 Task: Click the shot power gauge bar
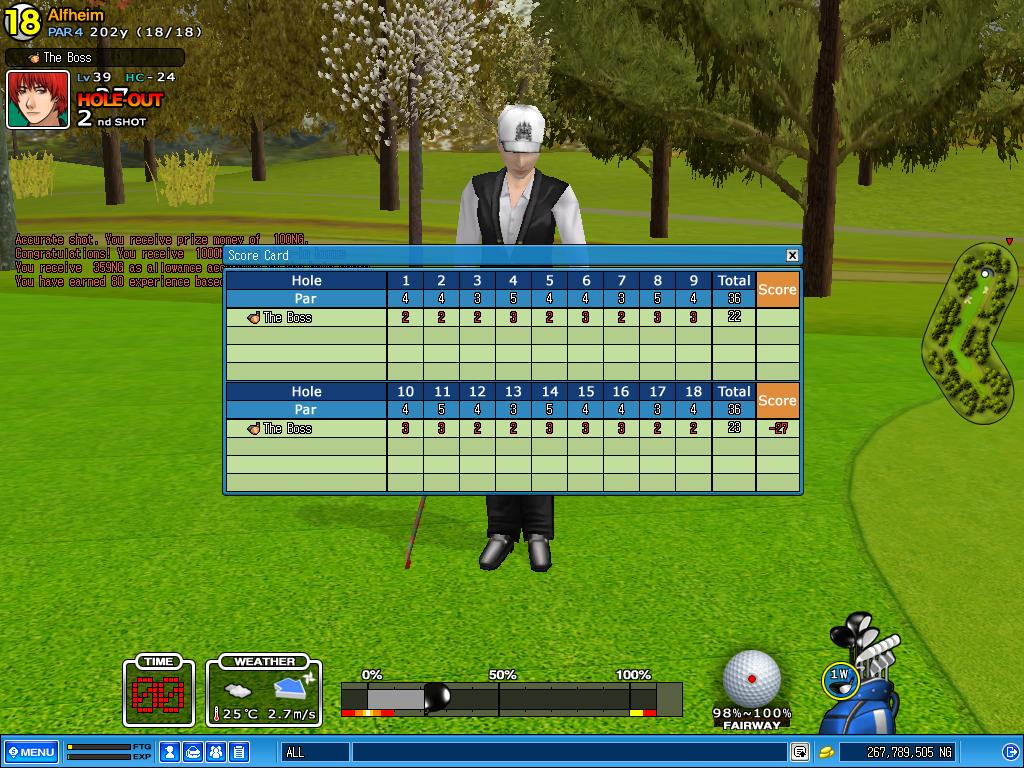pyautogui.click(x=510, y=698)
